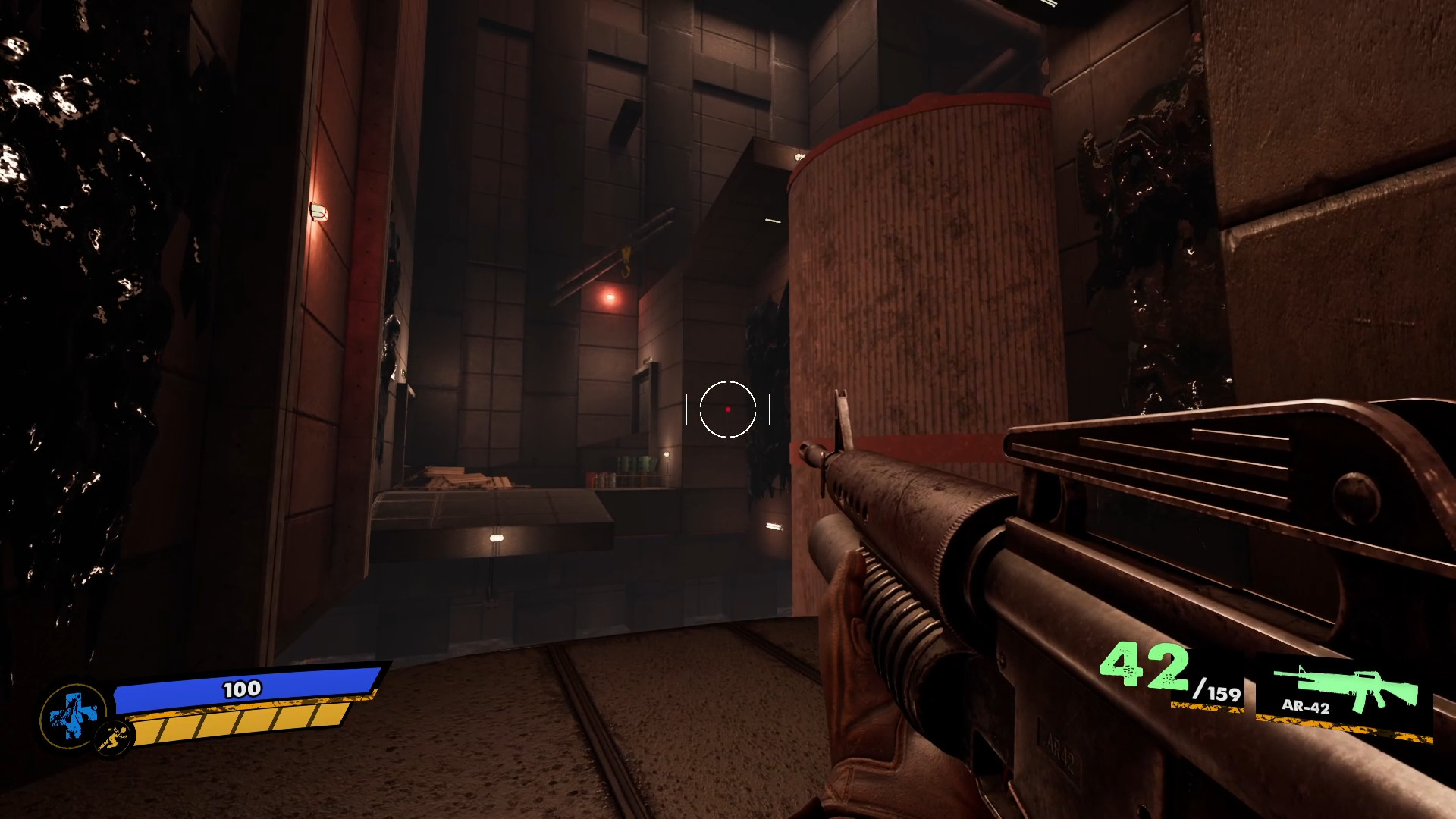Select the small wall panel light below the platform
Image resolution: width=1456 pixels, height=819 pixels.
click(497, 540)
